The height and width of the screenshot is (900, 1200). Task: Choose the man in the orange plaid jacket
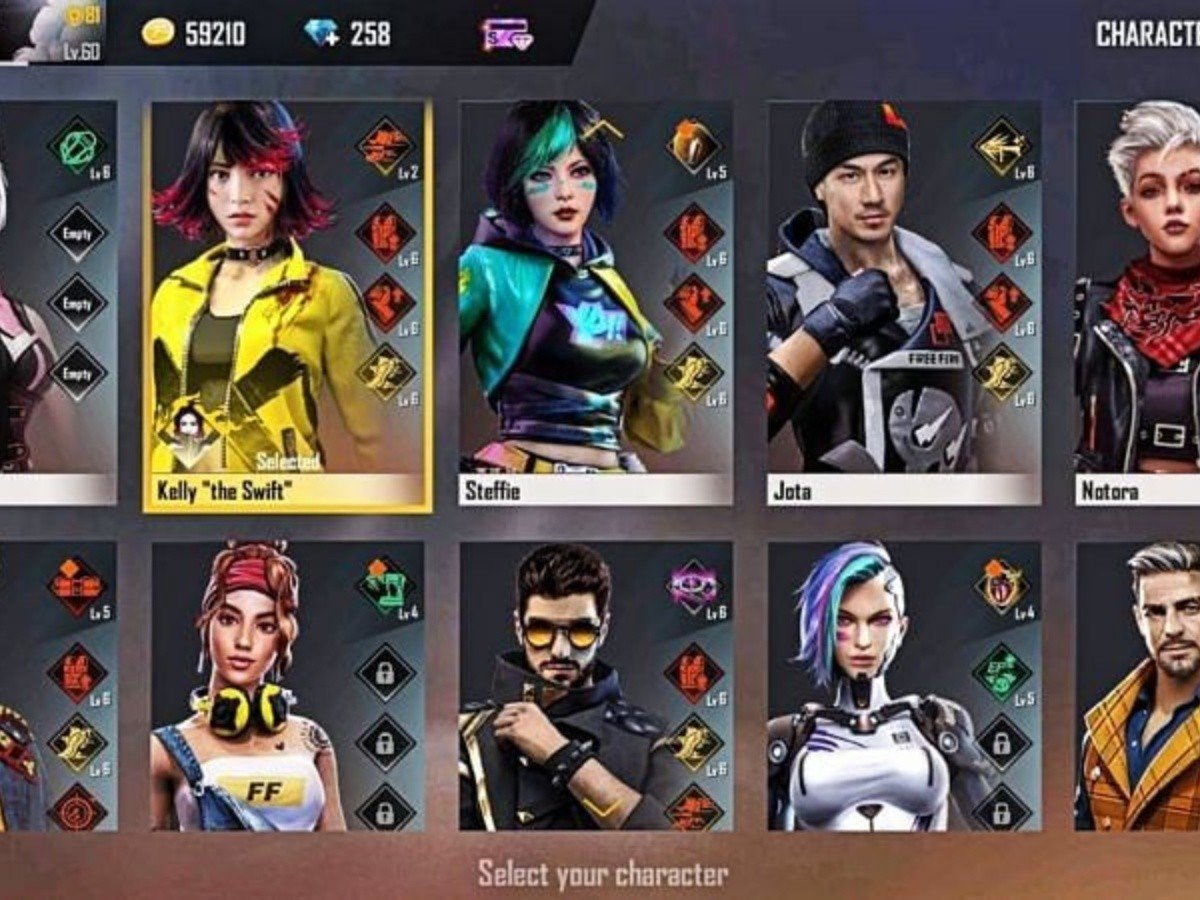pyautogui.click(x=1140, y=690)
